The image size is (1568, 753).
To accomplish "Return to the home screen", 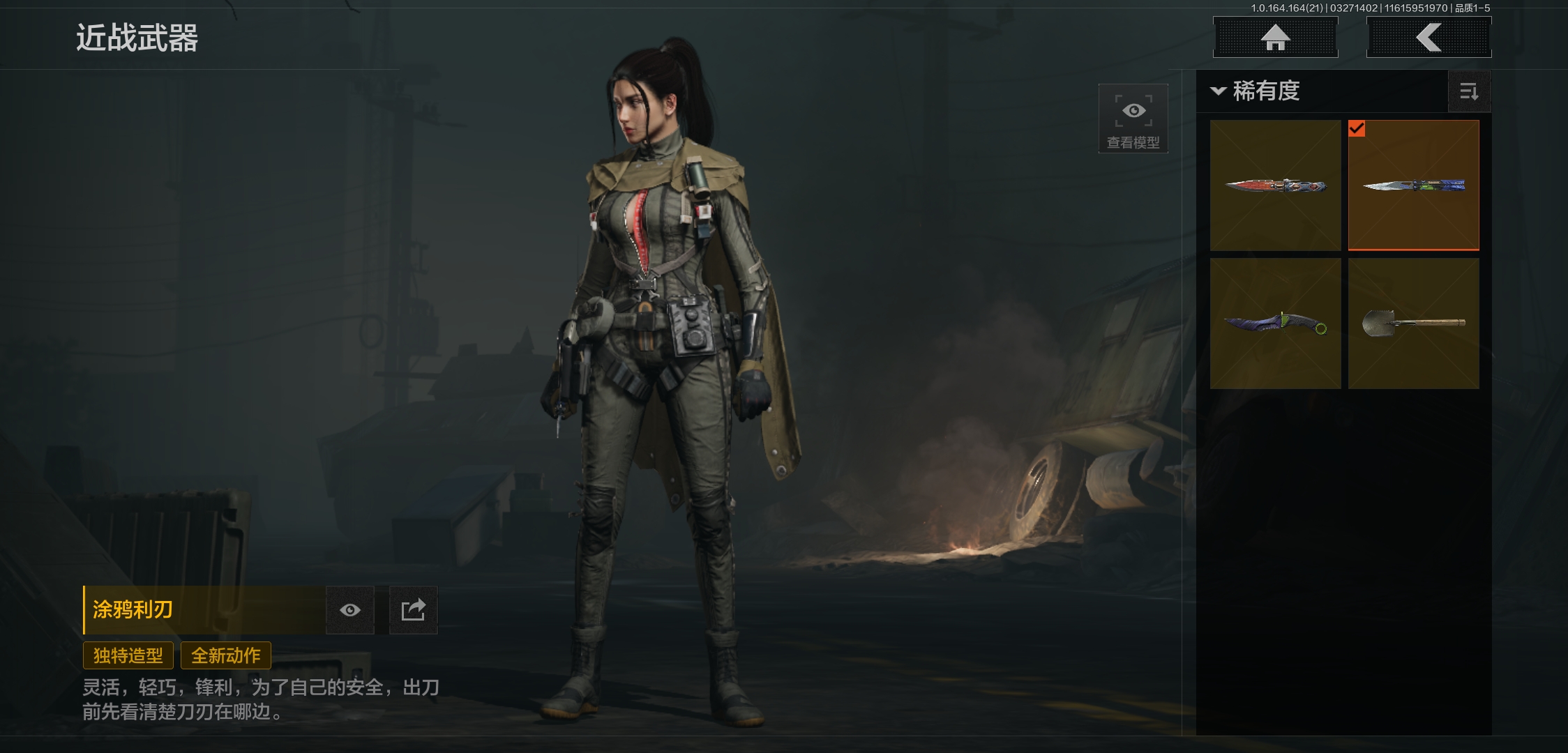I will (x=1275, y=38).
